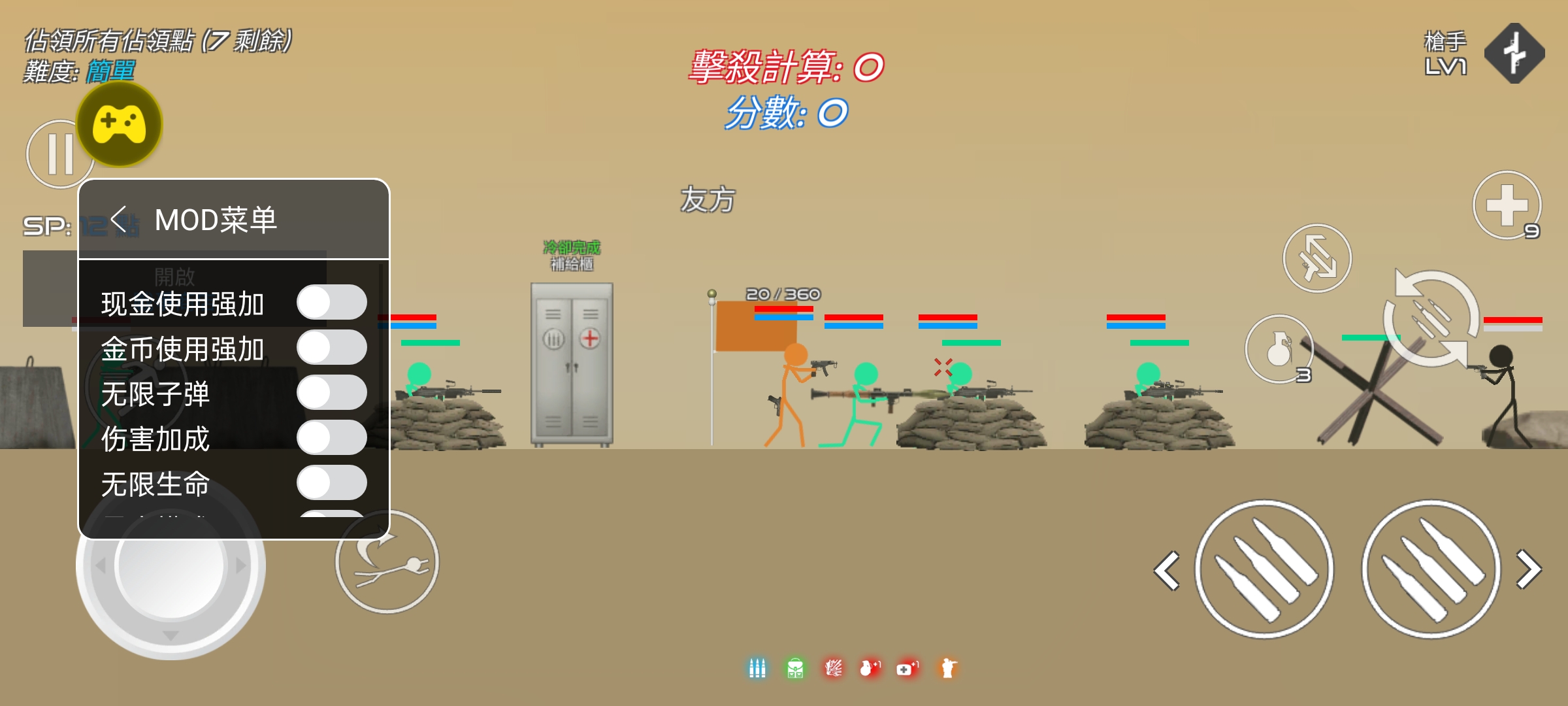This screenshot has width=1568, height=706.
Task: Use the medkit plus button
Action: [1507, 205]
